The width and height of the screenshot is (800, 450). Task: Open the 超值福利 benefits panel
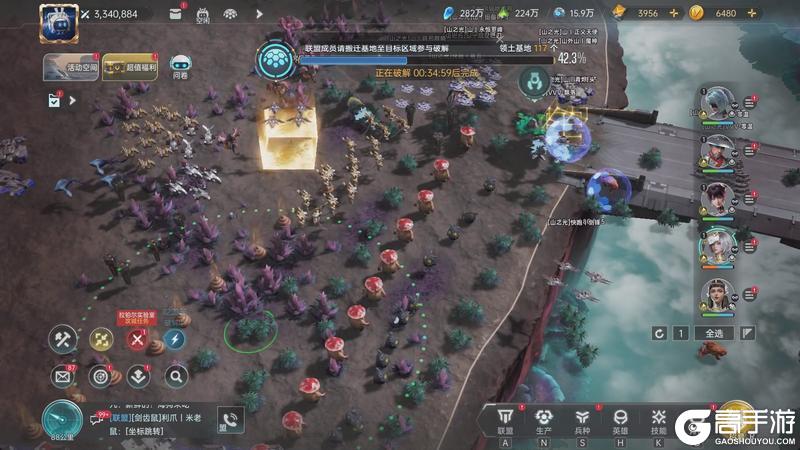pos(130,66)
